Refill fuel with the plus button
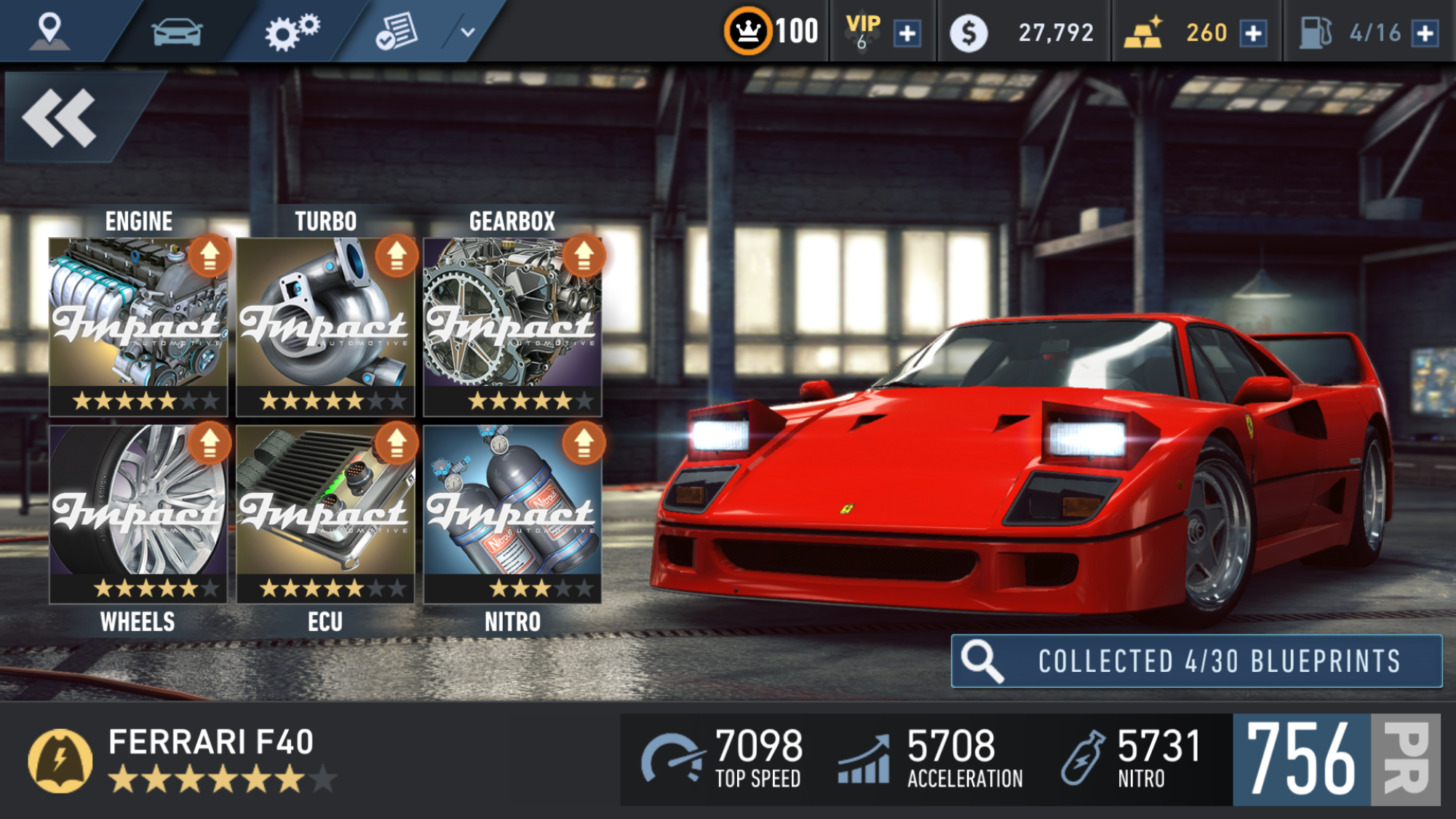 click(x=1425, y=33)
